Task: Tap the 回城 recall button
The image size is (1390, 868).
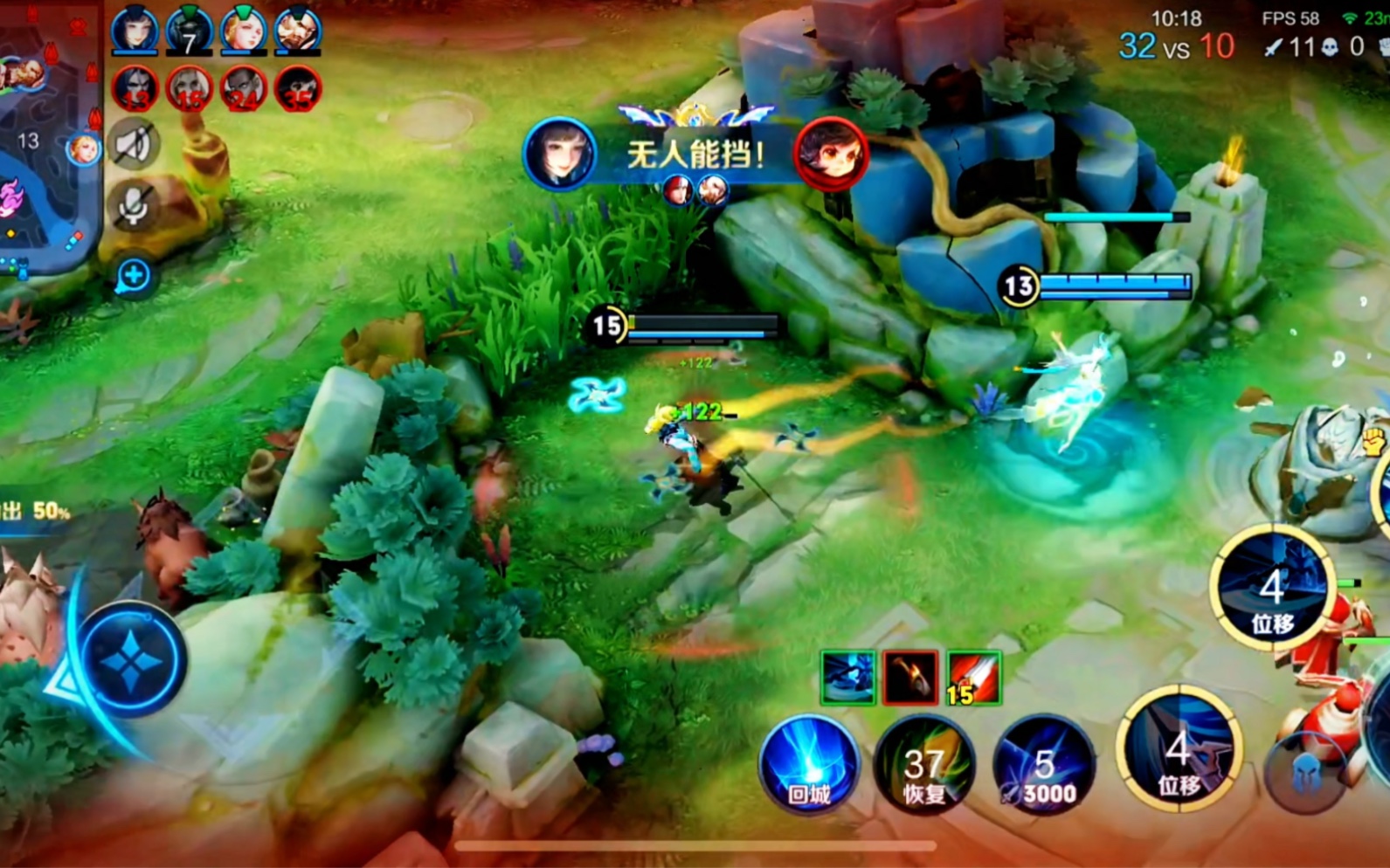Action: click(808, 765)
